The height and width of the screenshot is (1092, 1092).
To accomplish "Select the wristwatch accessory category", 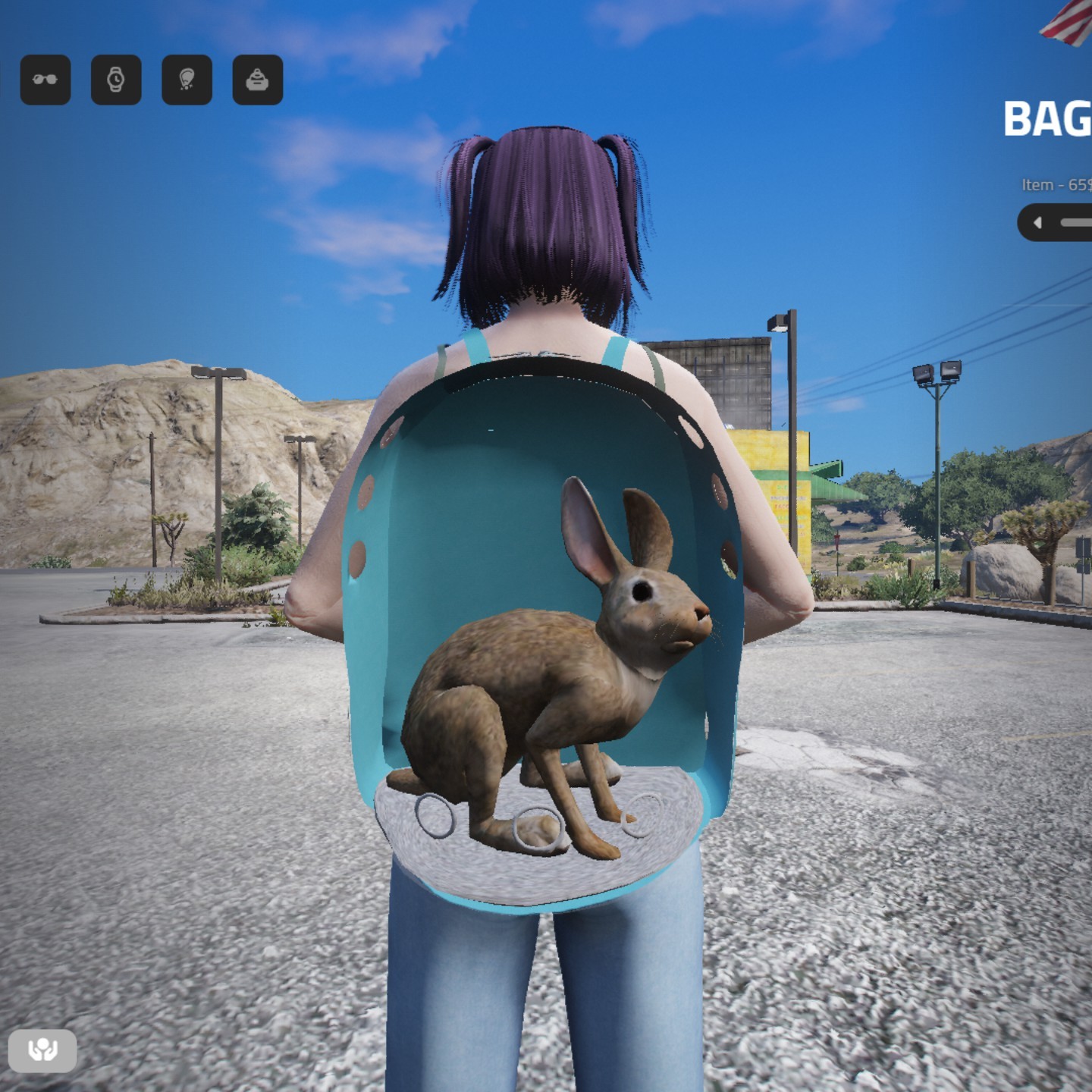I will coord(116,80).
